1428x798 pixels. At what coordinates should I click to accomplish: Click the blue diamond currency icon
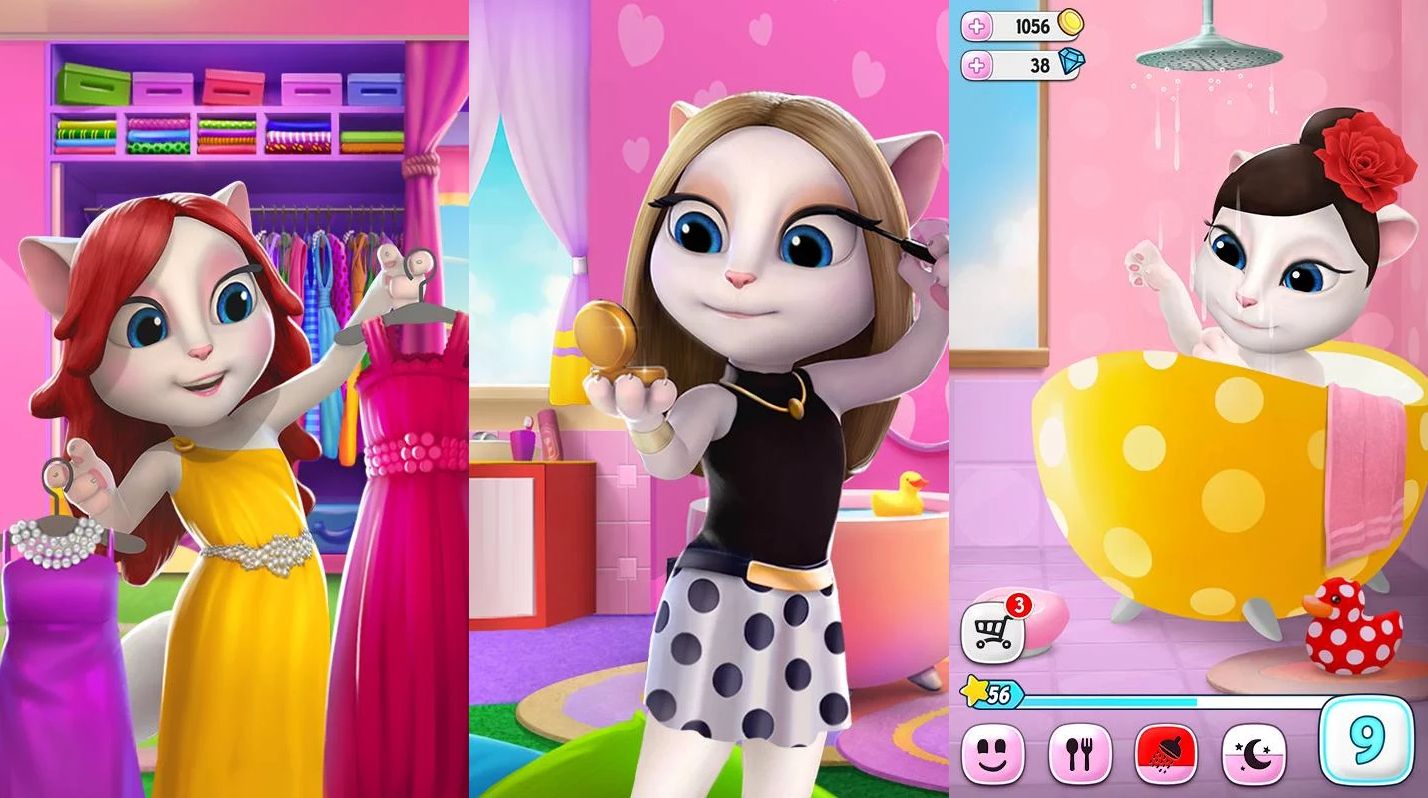click(x=1074, y=64)
